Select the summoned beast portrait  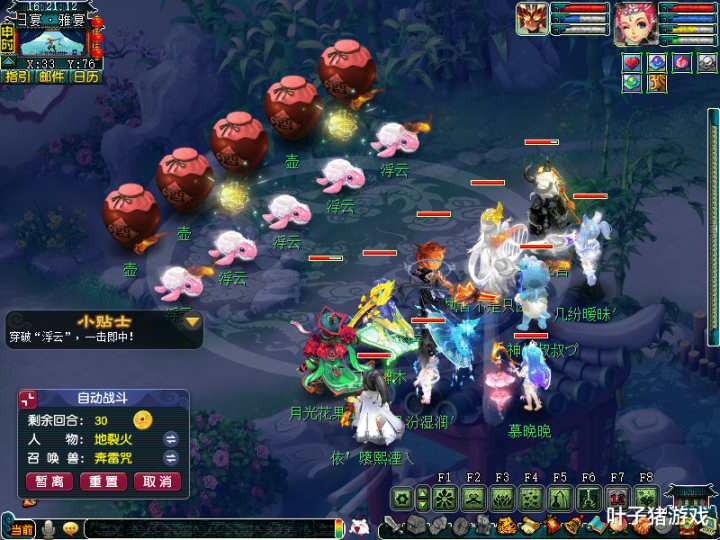point(533,19)
